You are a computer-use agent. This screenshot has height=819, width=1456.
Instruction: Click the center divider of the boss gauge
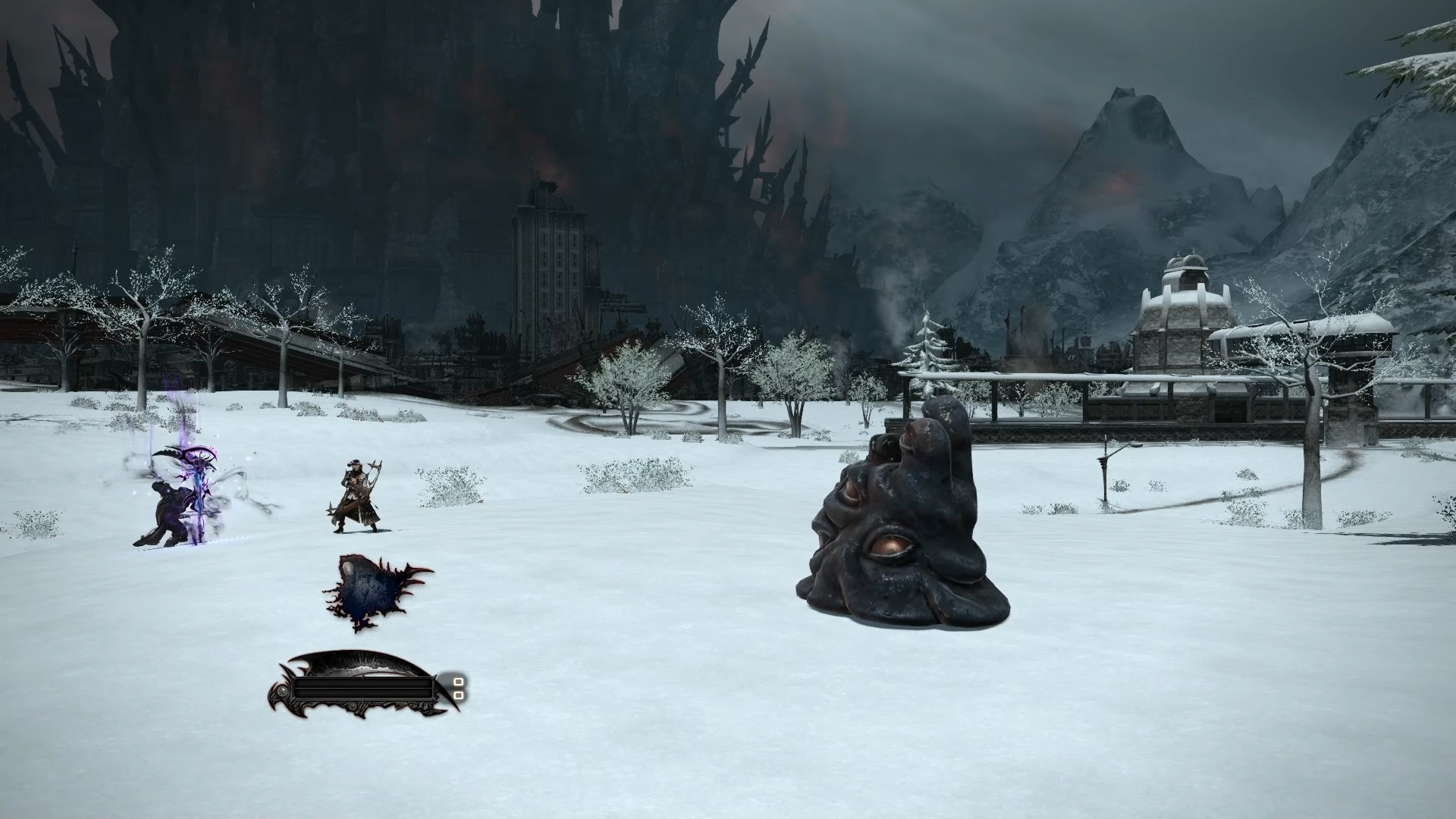pos(363,689)
